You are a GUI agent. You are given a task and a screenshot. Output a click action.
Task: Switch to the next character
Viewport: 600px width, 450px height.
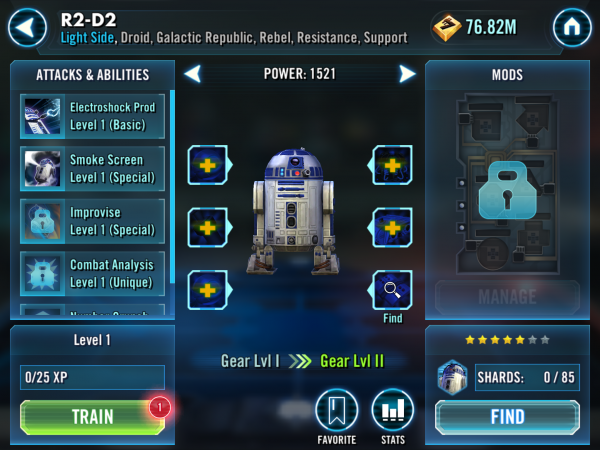click(x=407, y=74)
